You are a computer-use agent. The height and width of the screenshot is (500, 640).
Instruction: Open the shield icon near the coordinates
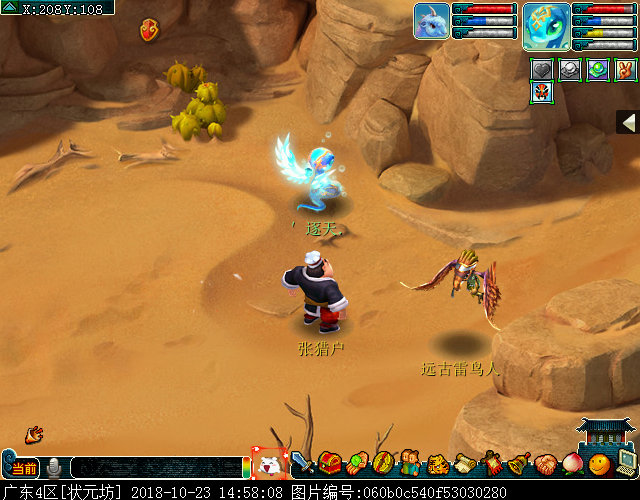[150, 29]
